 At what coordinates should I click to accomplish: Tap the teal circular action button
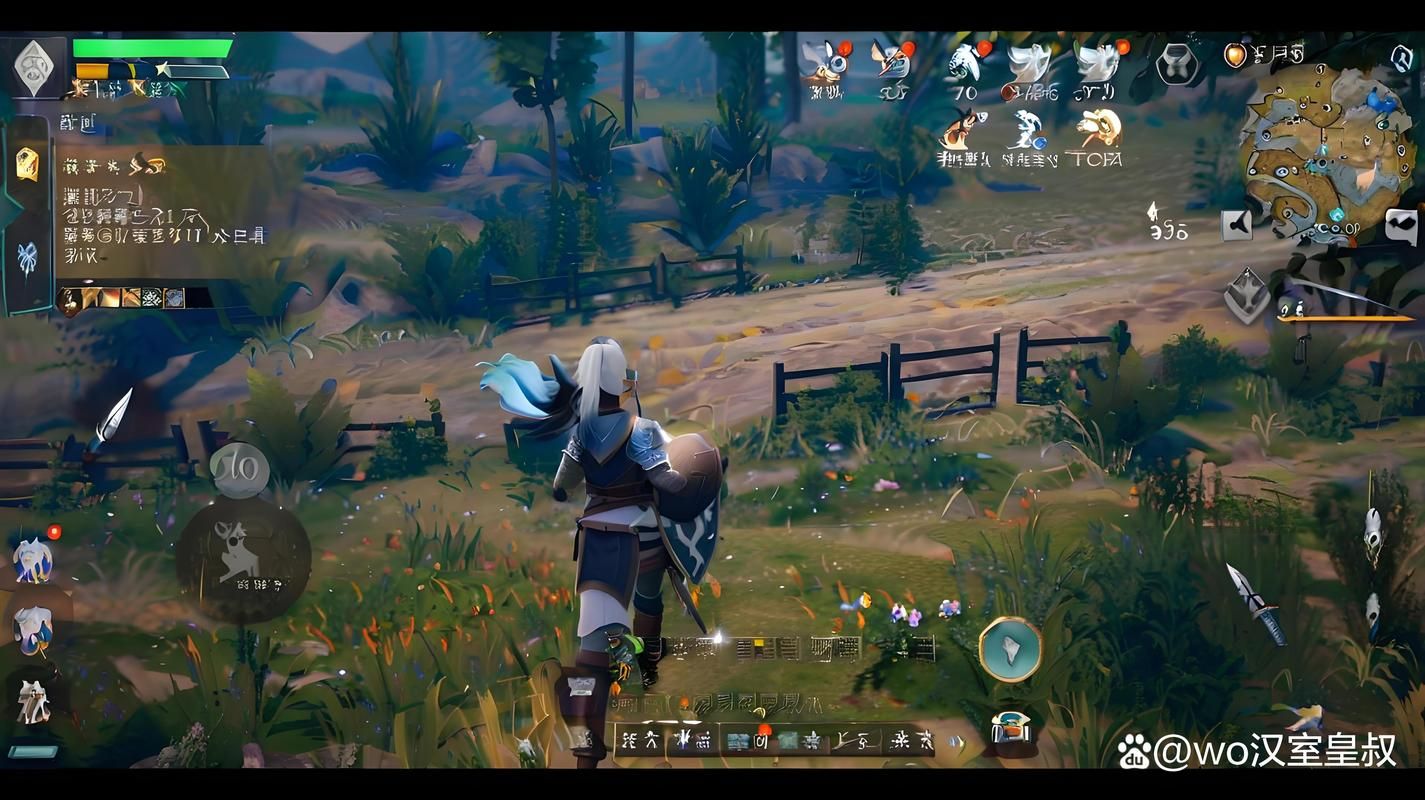[x=1009, y=648]
